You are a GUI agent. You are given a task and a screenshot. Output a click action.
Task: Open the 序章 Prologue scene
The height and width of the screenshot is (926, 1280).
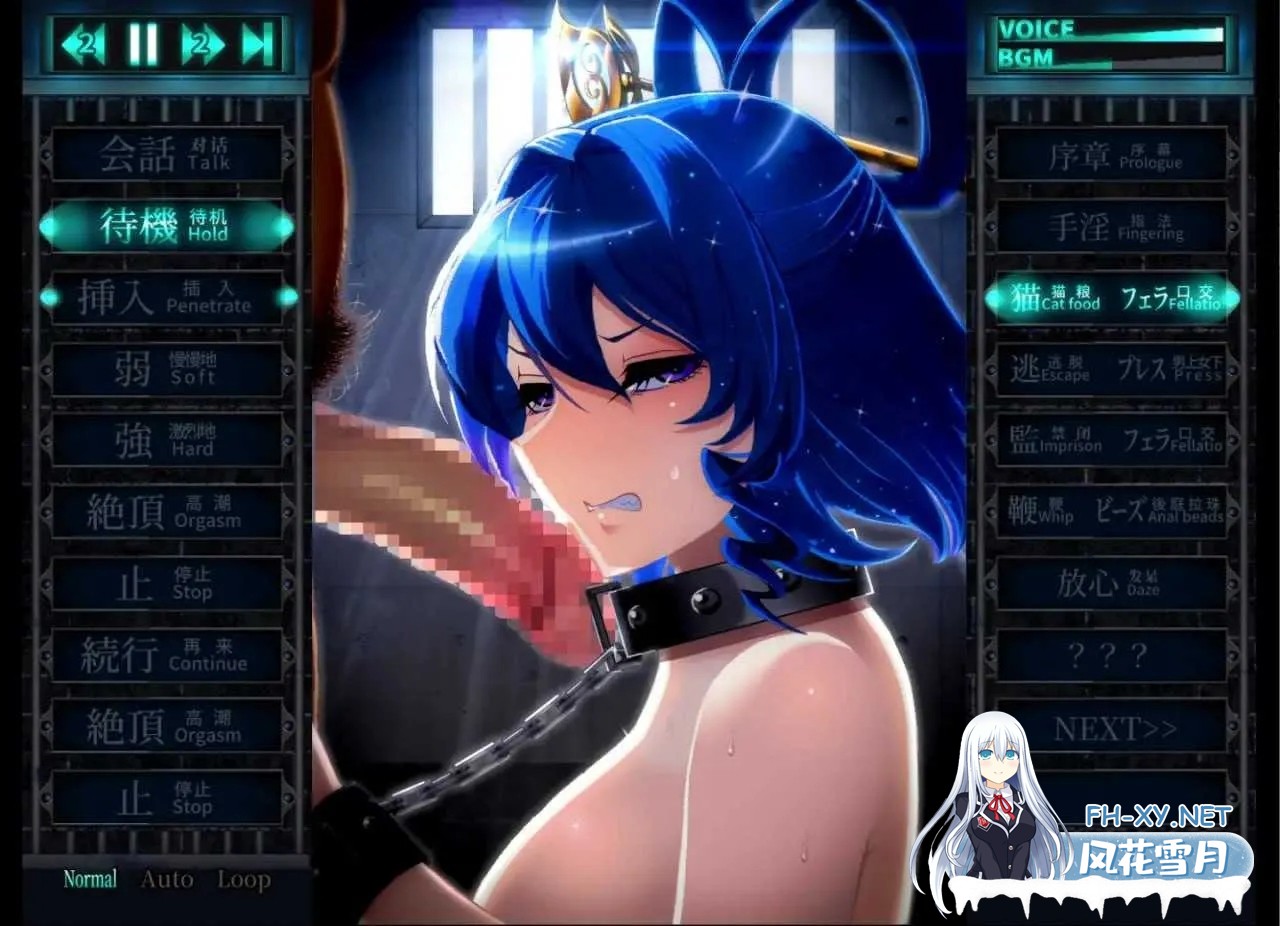pyautogui.click(x=1110, y=156)
